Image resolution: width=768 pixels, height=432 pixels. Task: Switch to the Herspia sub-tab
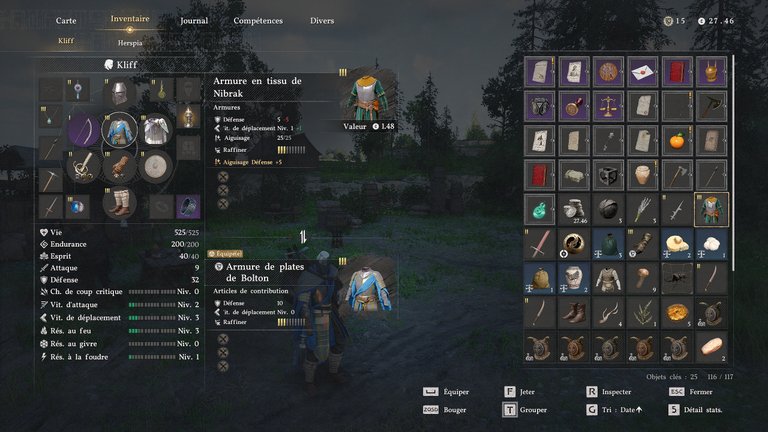(x=130, y=41)
